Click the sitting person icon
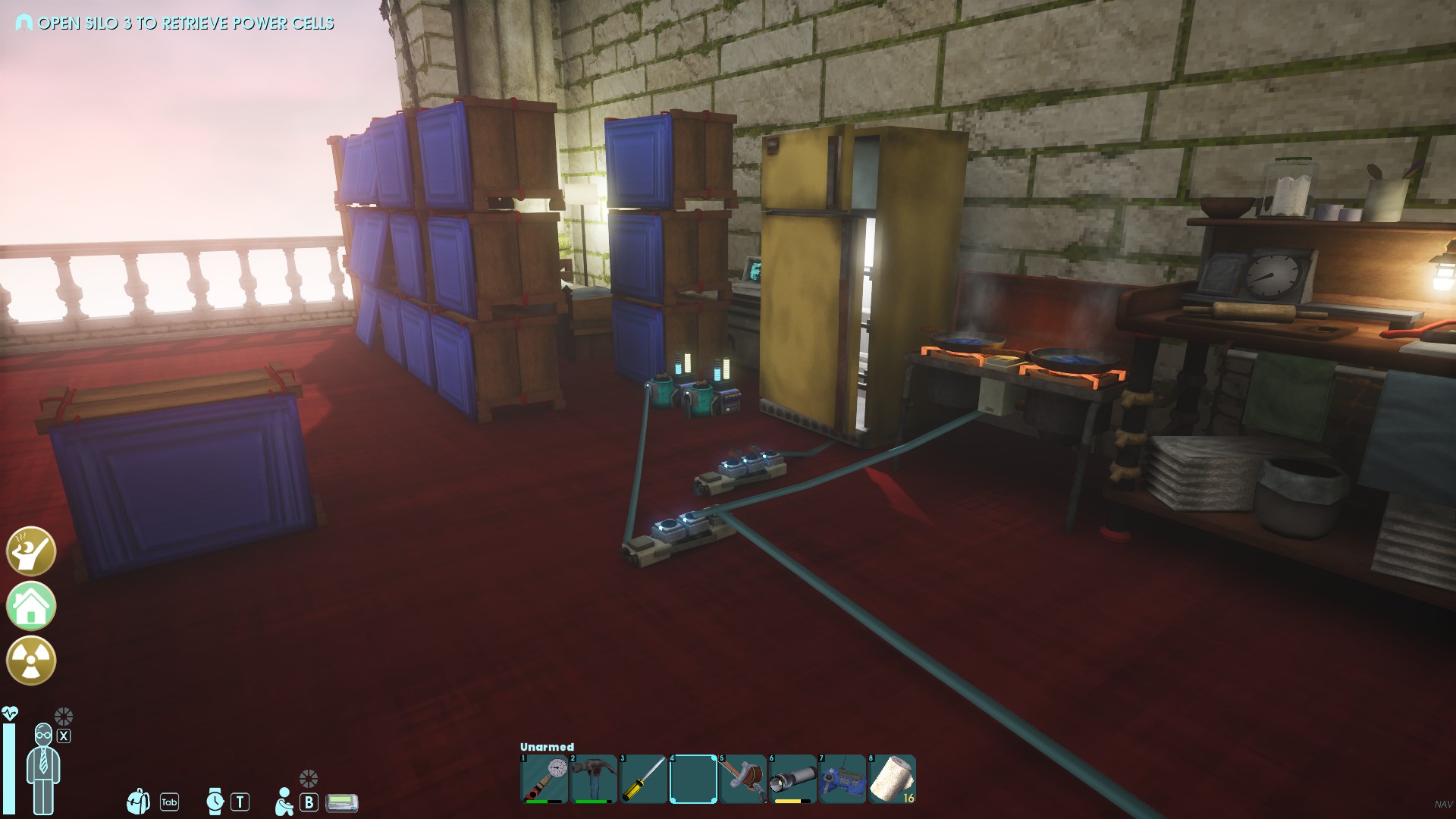 tap(284, 801)
